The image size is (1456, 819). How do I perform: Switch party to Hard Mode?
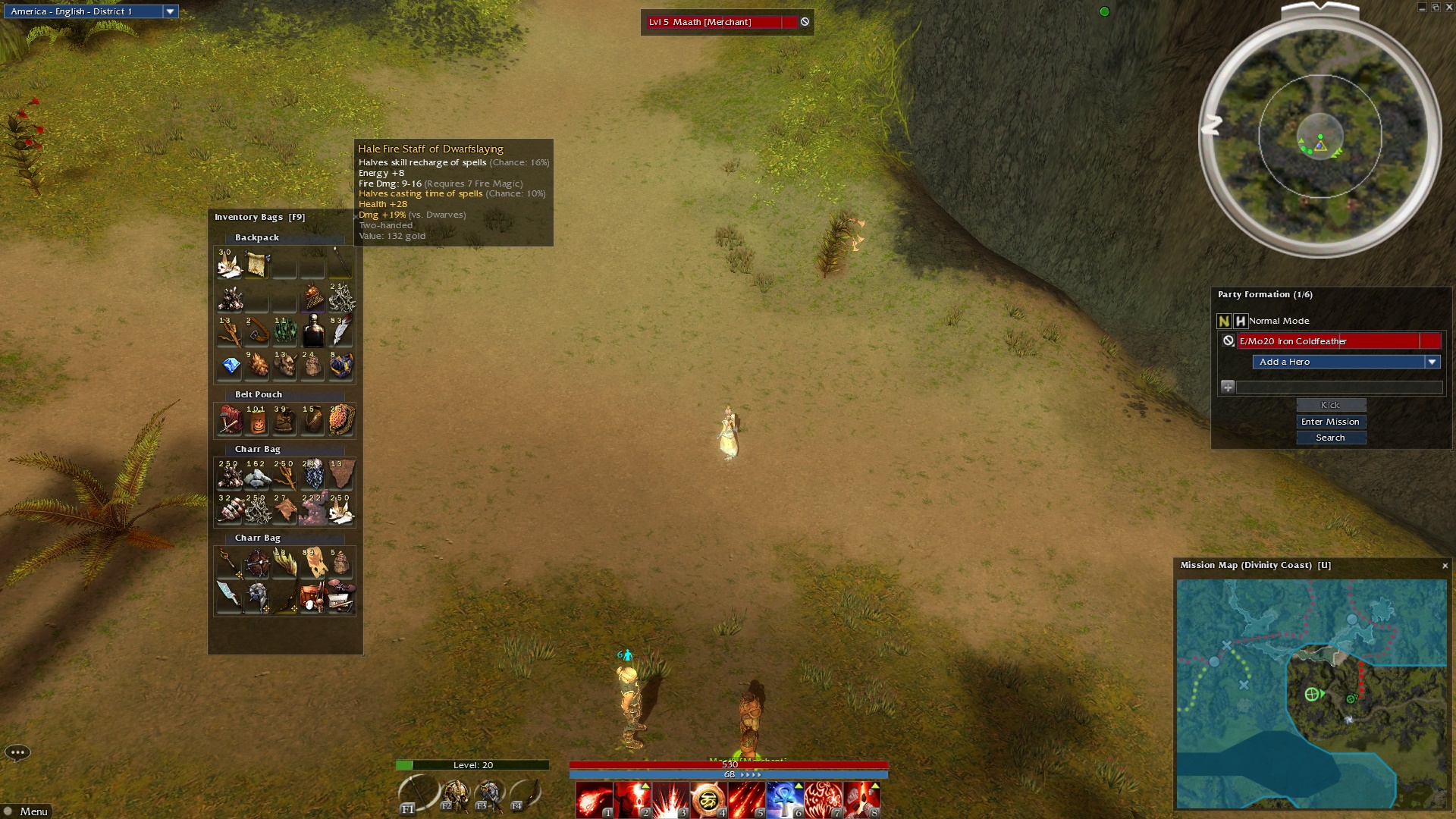[1241, 321]
